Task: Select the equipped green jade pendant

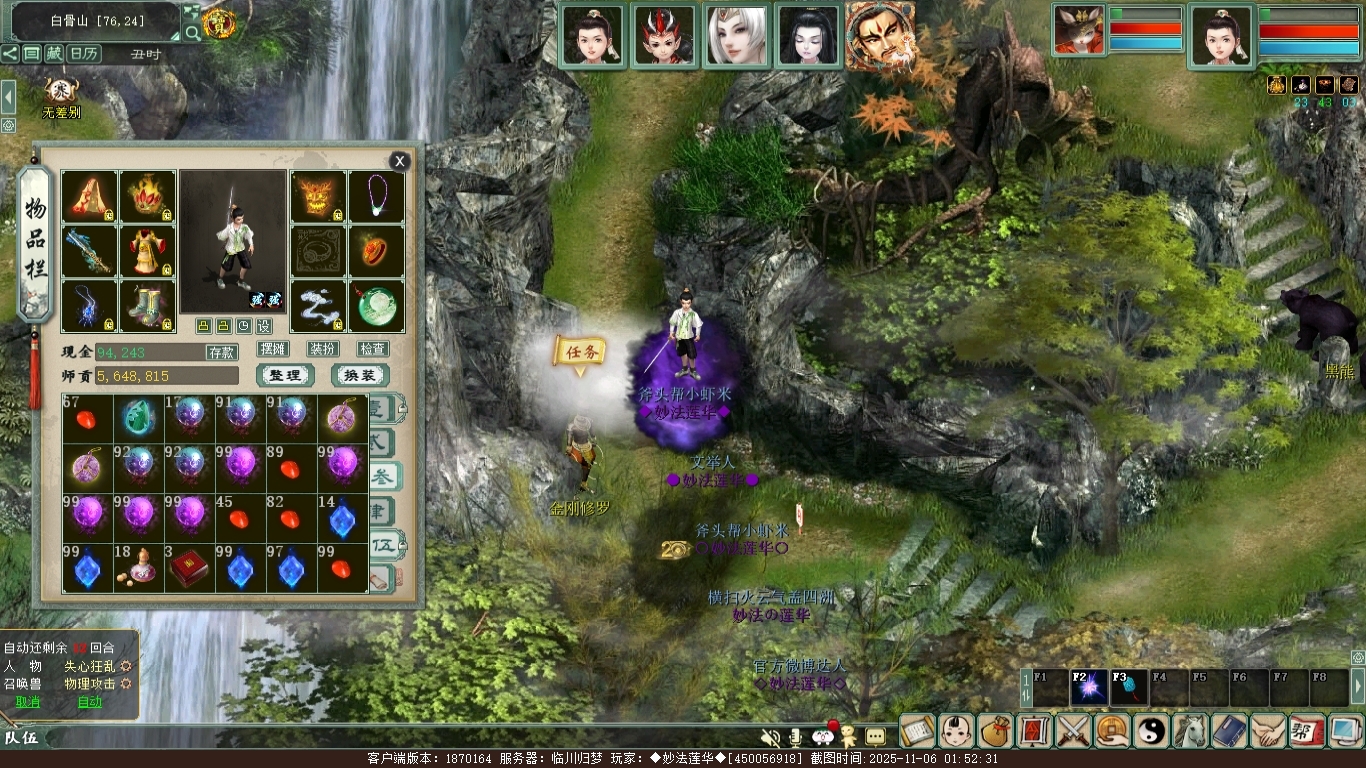Action: coord(377,306)
